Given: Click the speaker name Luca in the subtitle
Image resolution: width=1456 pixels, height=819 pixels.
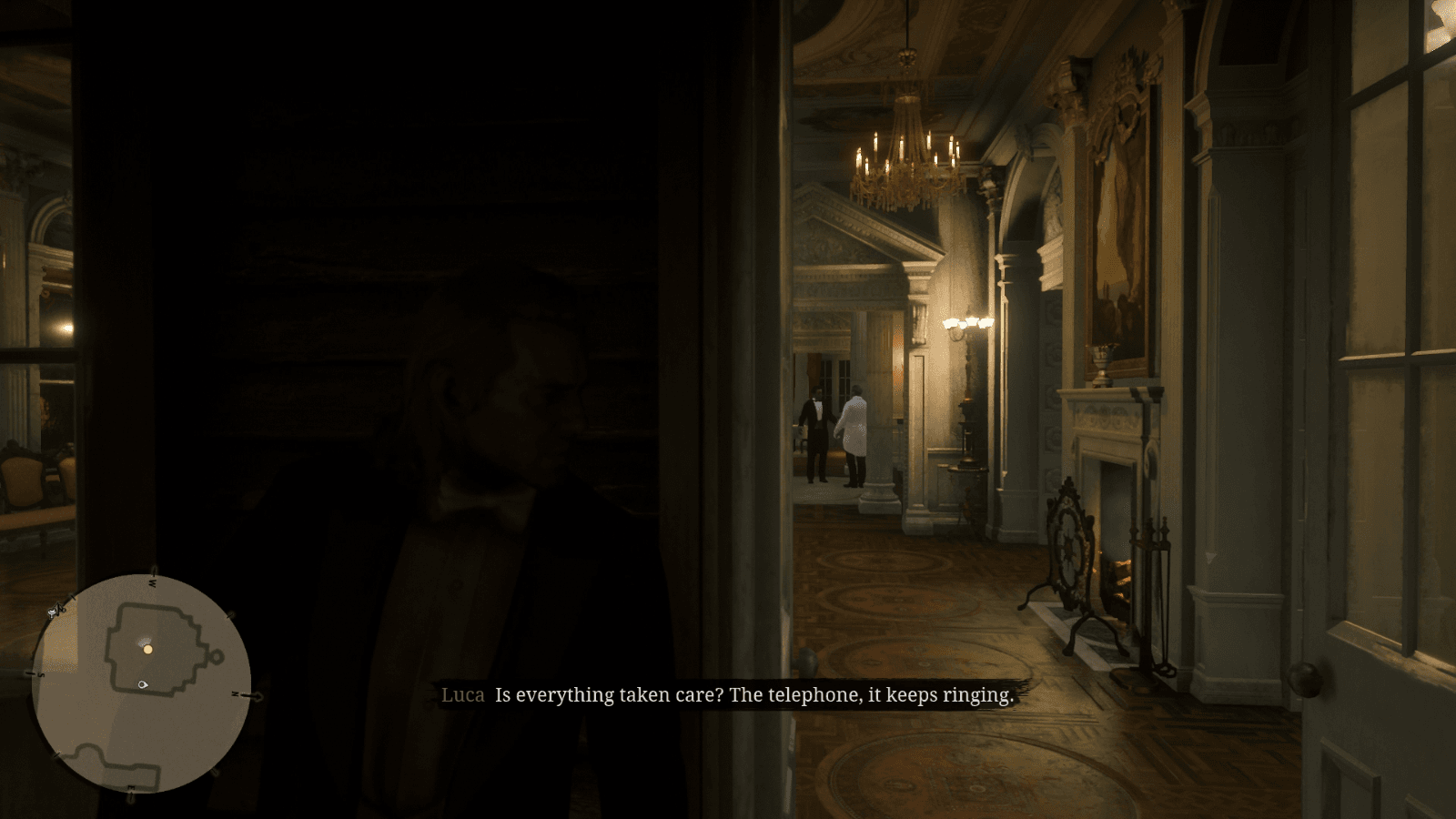Looking at the screenshot, I should [x=462, y=695].
